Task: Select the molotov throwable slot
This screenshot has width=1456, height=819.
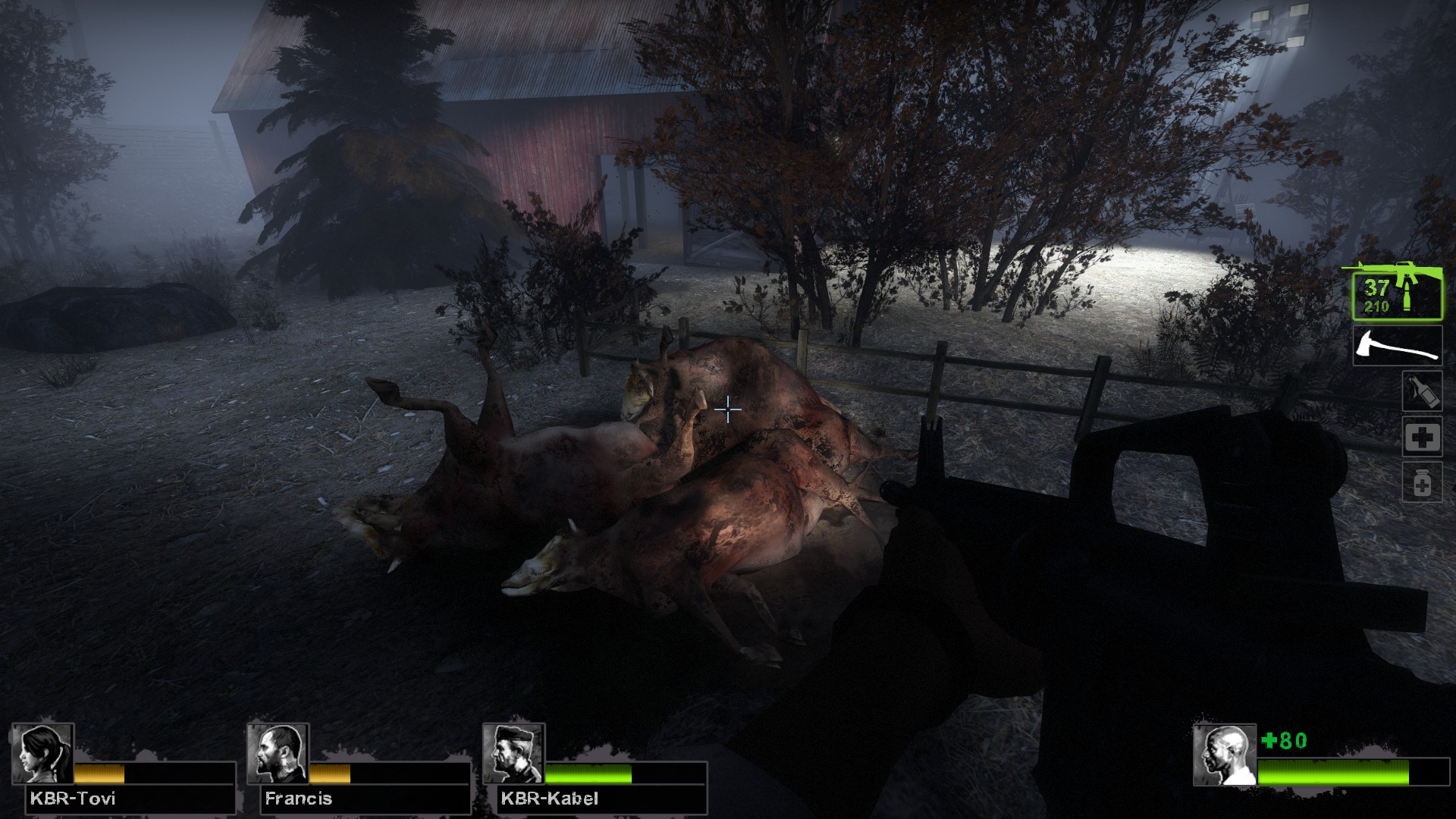Action: 1421,391
